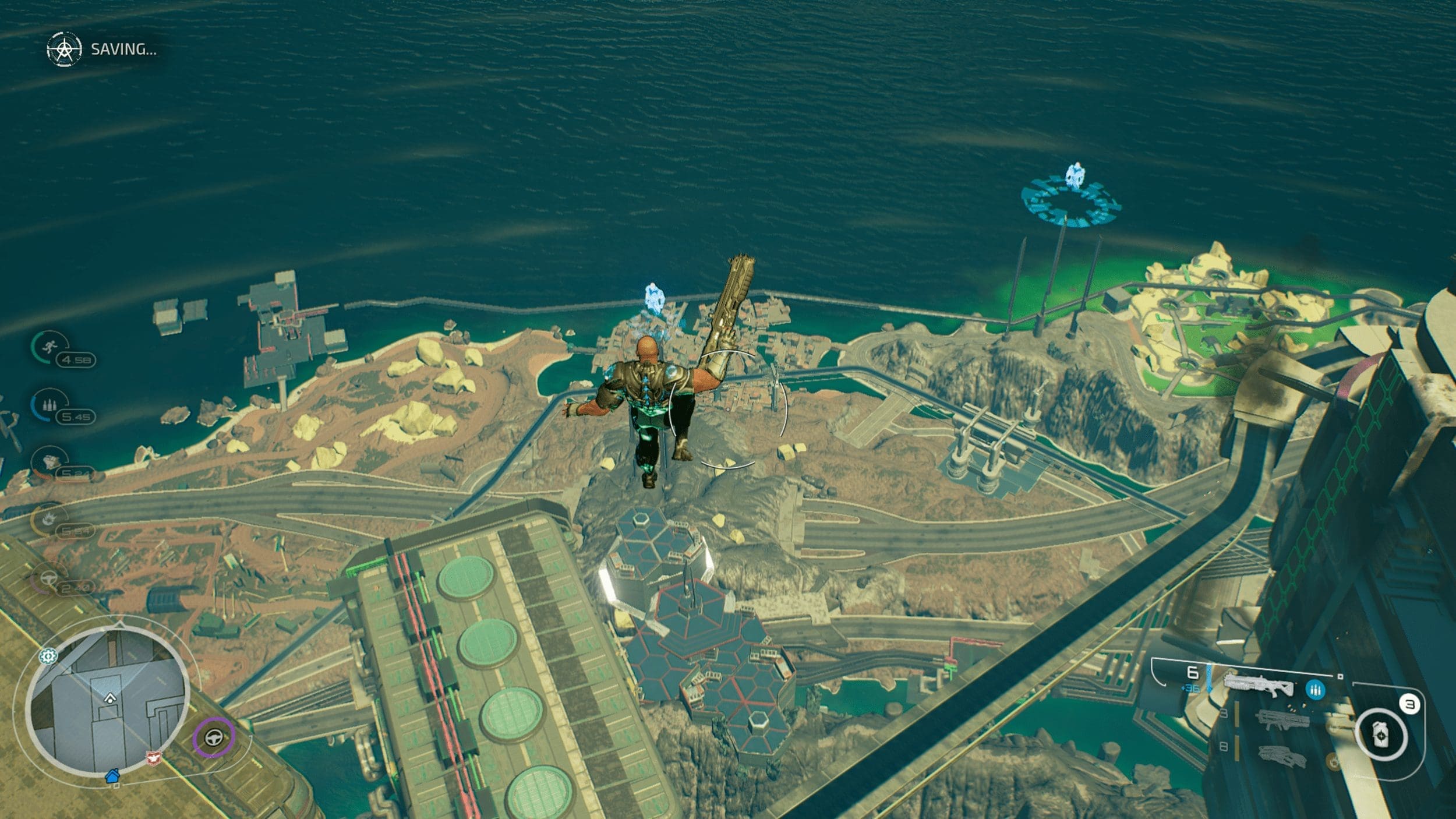This screenshot has width=1456, height=819.
Task: Select the bullets firearms skill icon
Action: [x=49, y=404]
